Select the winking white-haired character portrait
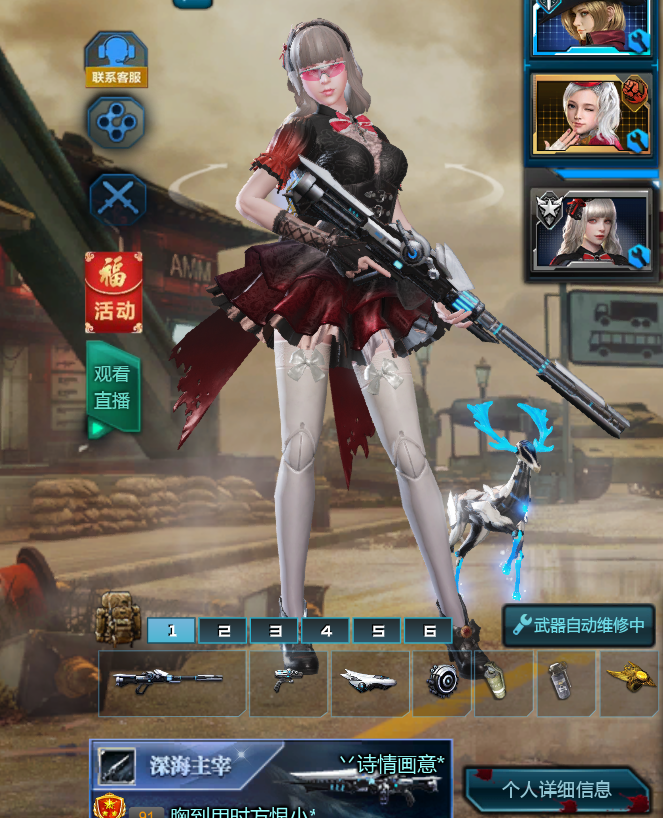The width and height of the screenshot is (663, 818). pyautogui.click(x=591, y=115)
